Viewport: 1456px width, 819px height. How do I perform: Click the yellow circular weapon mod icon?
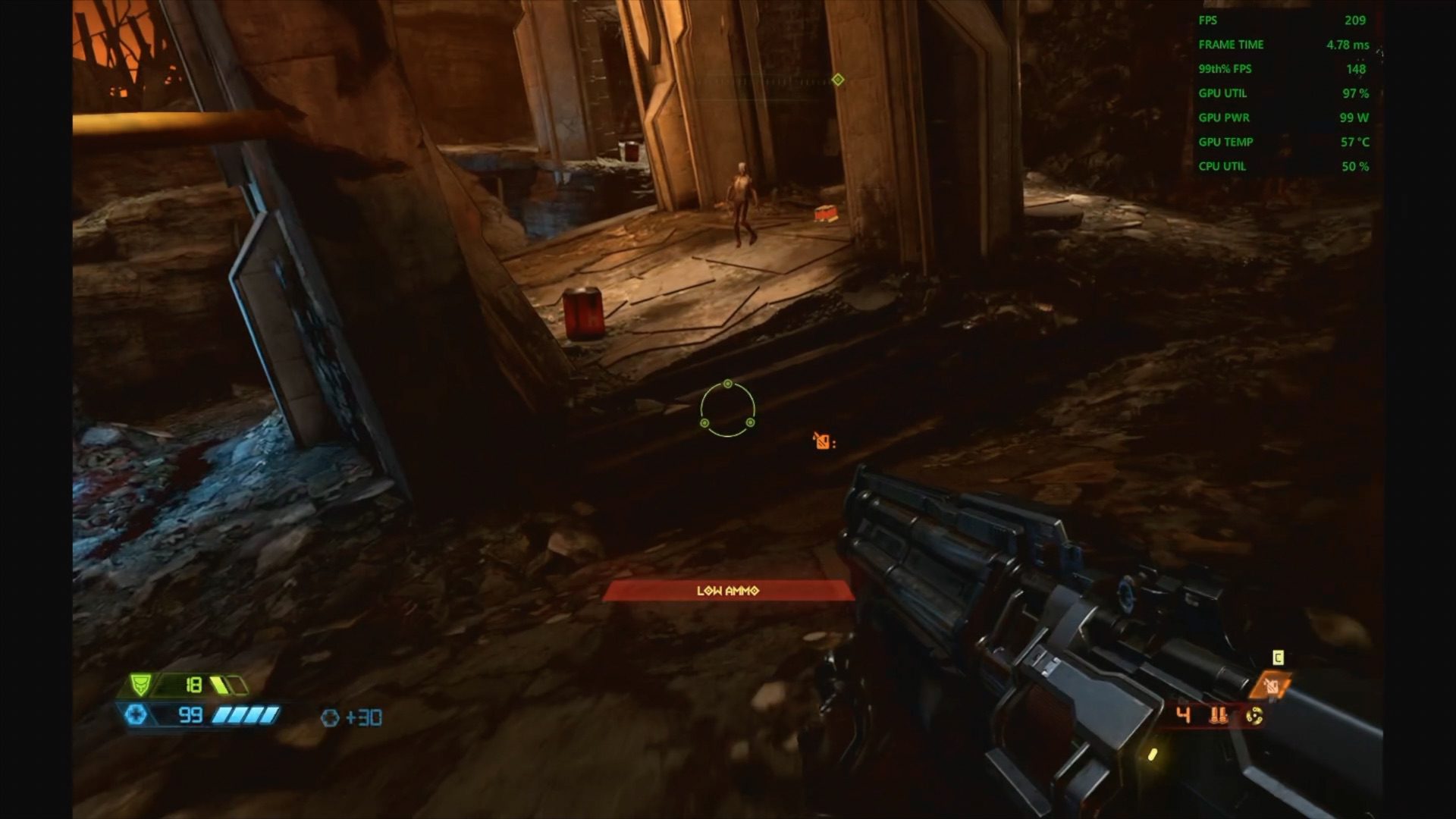pyautogui.click(x=1254, y=715)
